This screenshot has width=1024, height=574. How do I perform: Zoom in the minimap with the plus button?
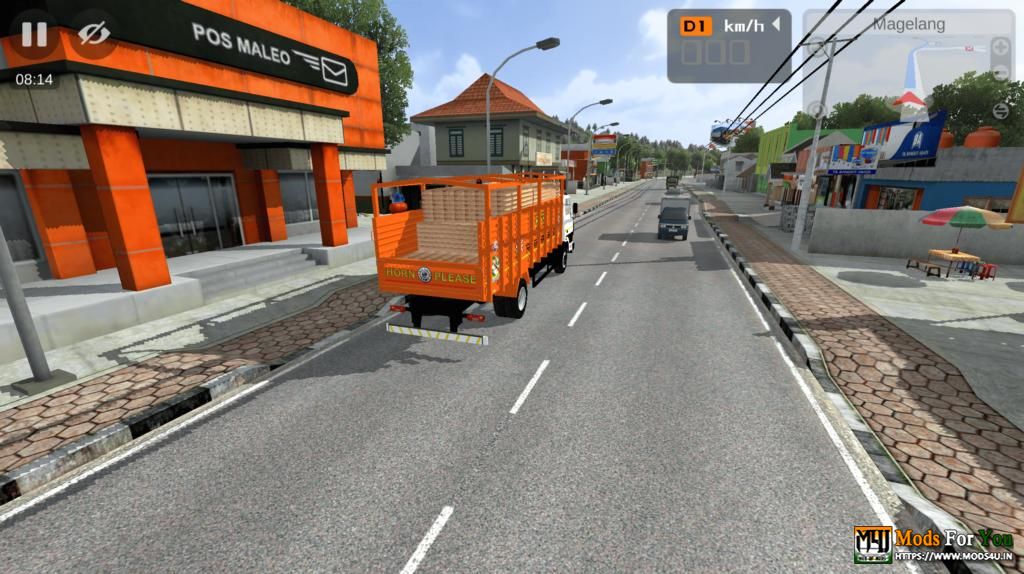tap(1001, 46)
